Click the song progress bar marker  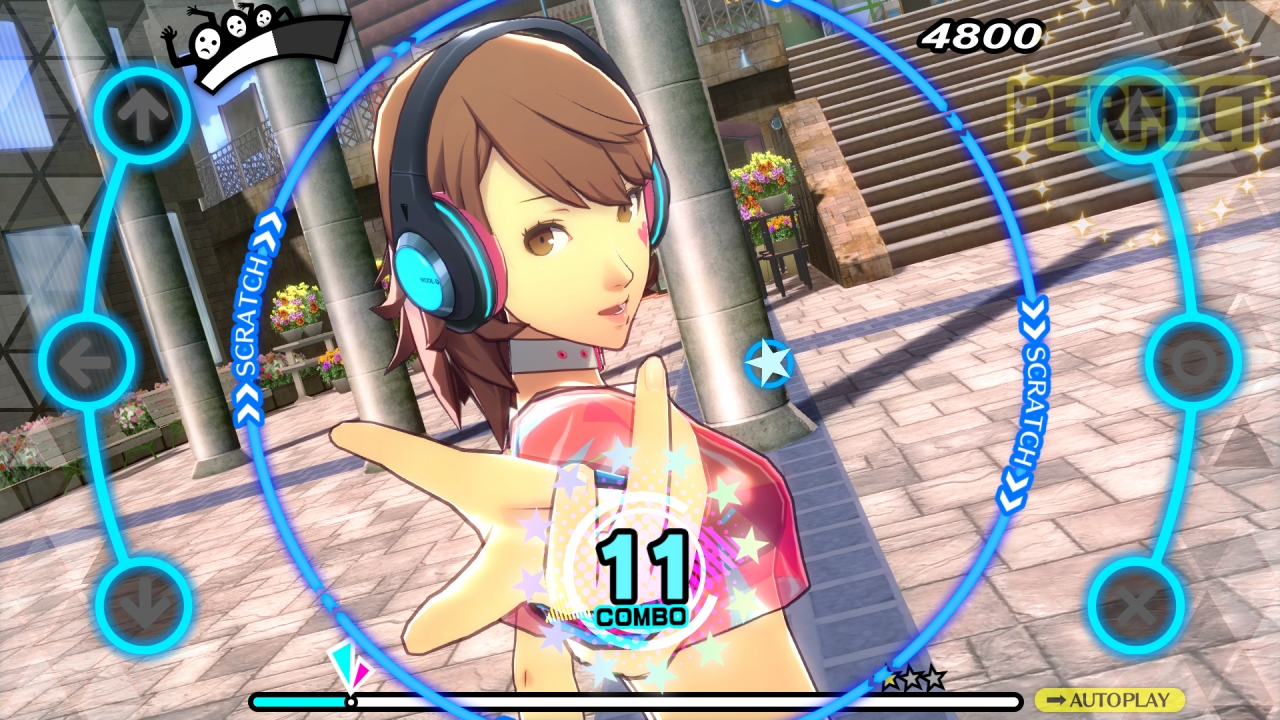pyautogui.click(x=351, y=703)
